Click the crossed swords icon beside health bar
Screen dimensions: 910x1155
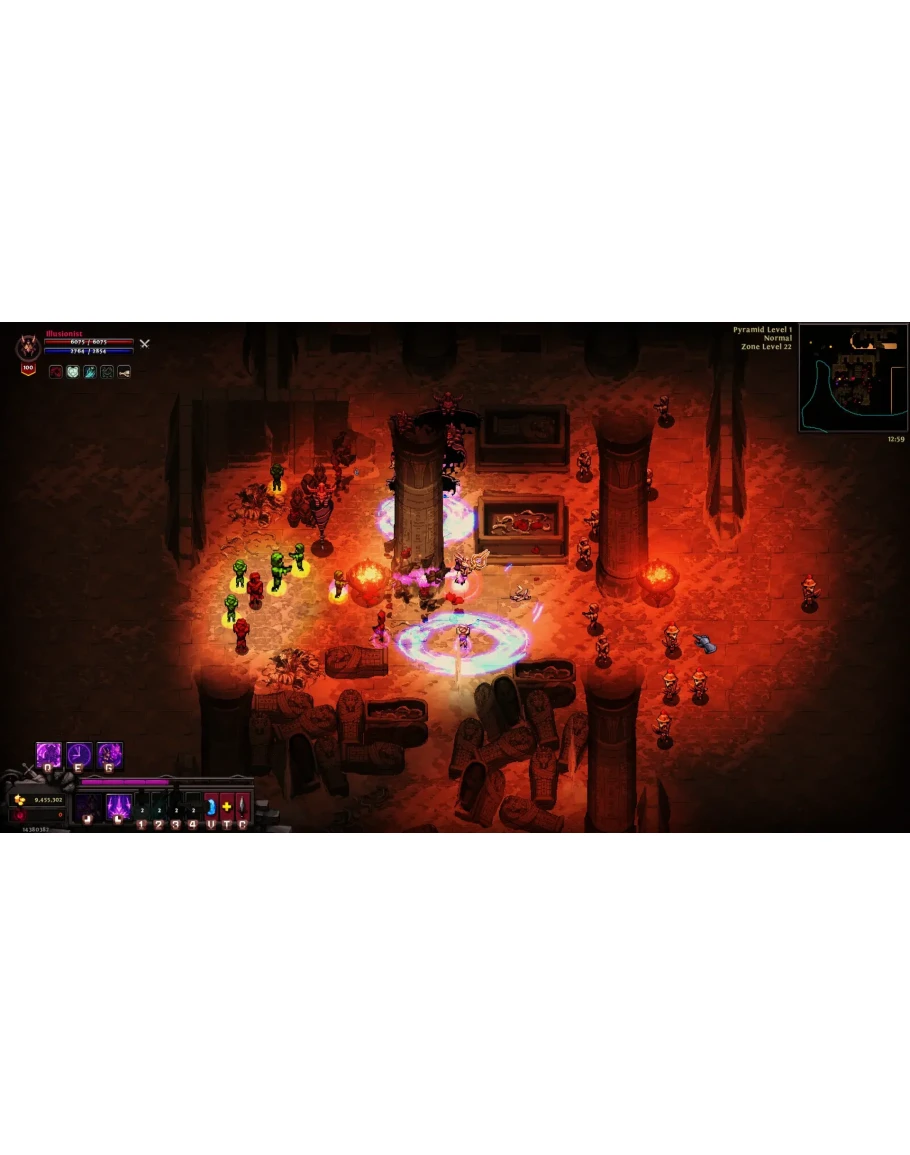click(x=144, y=344)
